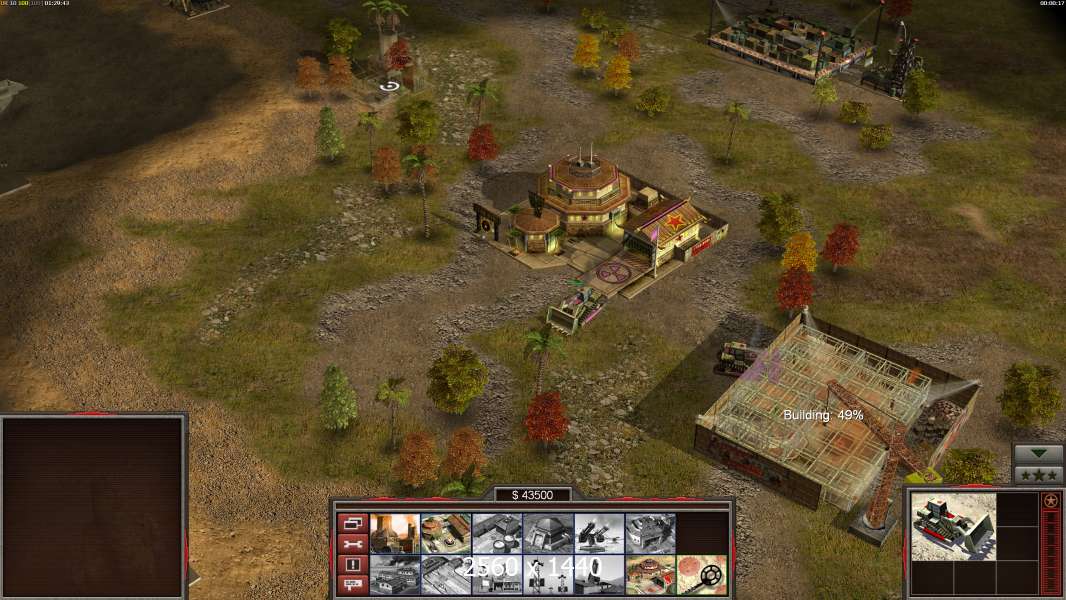
Task: Choose the Command Center build icon
Action: (650, 575)
